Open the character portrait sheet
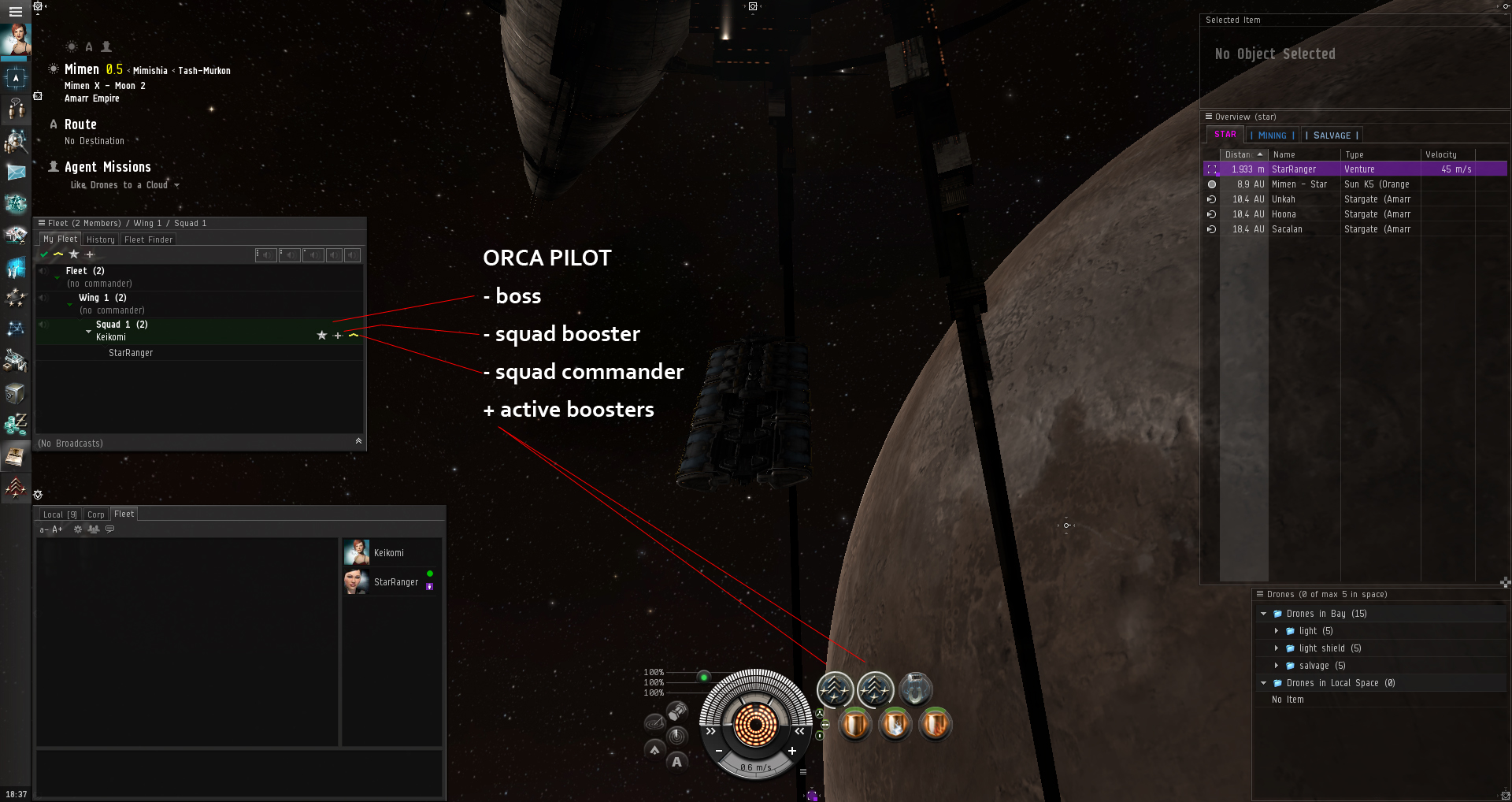 [x=16, y=39]
